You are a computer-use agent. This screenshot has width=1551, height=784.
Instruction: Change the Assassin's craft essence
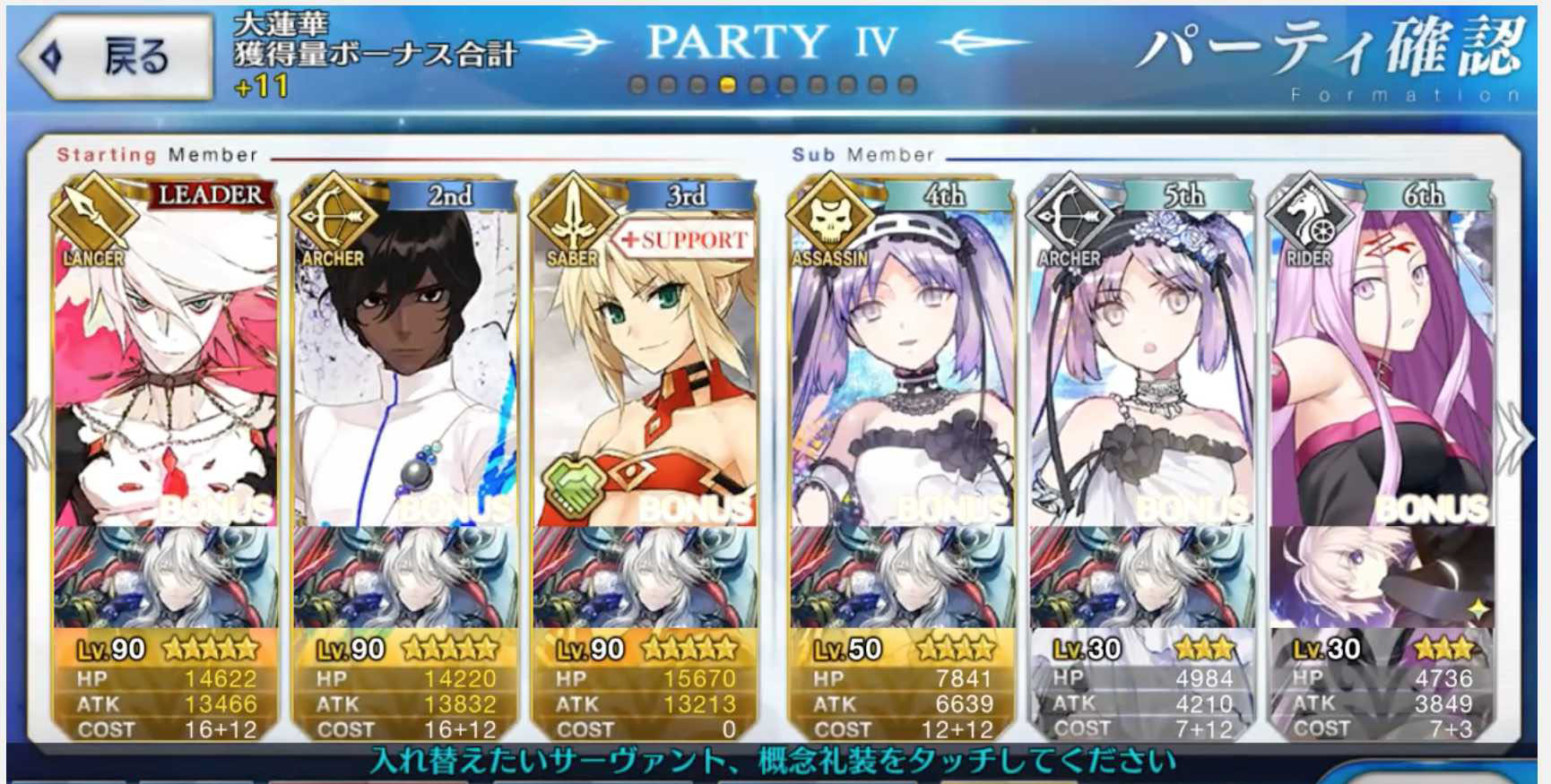coord(902,578)
